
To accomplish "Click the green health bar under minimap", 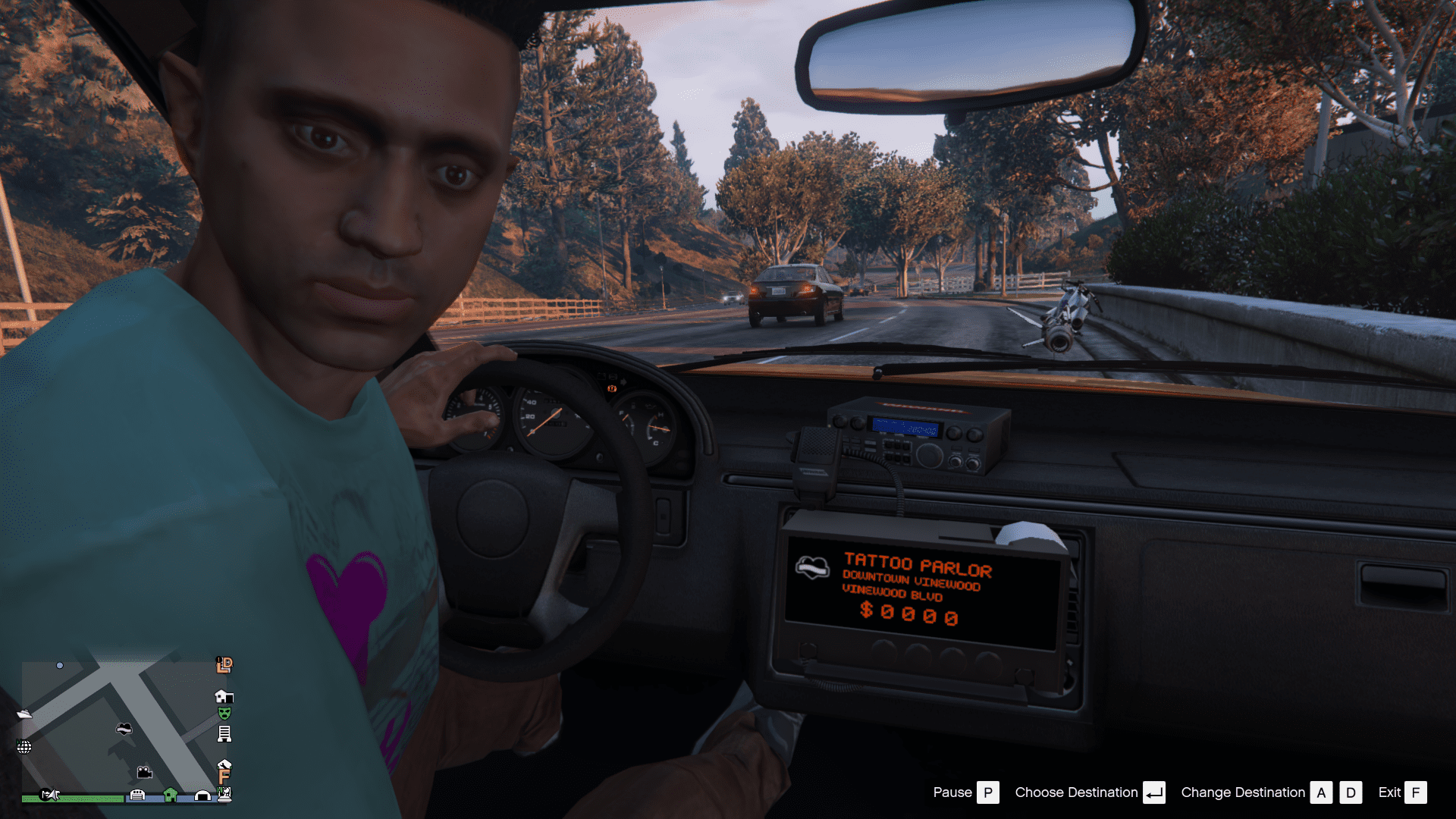I will click(x=73, y=797).
